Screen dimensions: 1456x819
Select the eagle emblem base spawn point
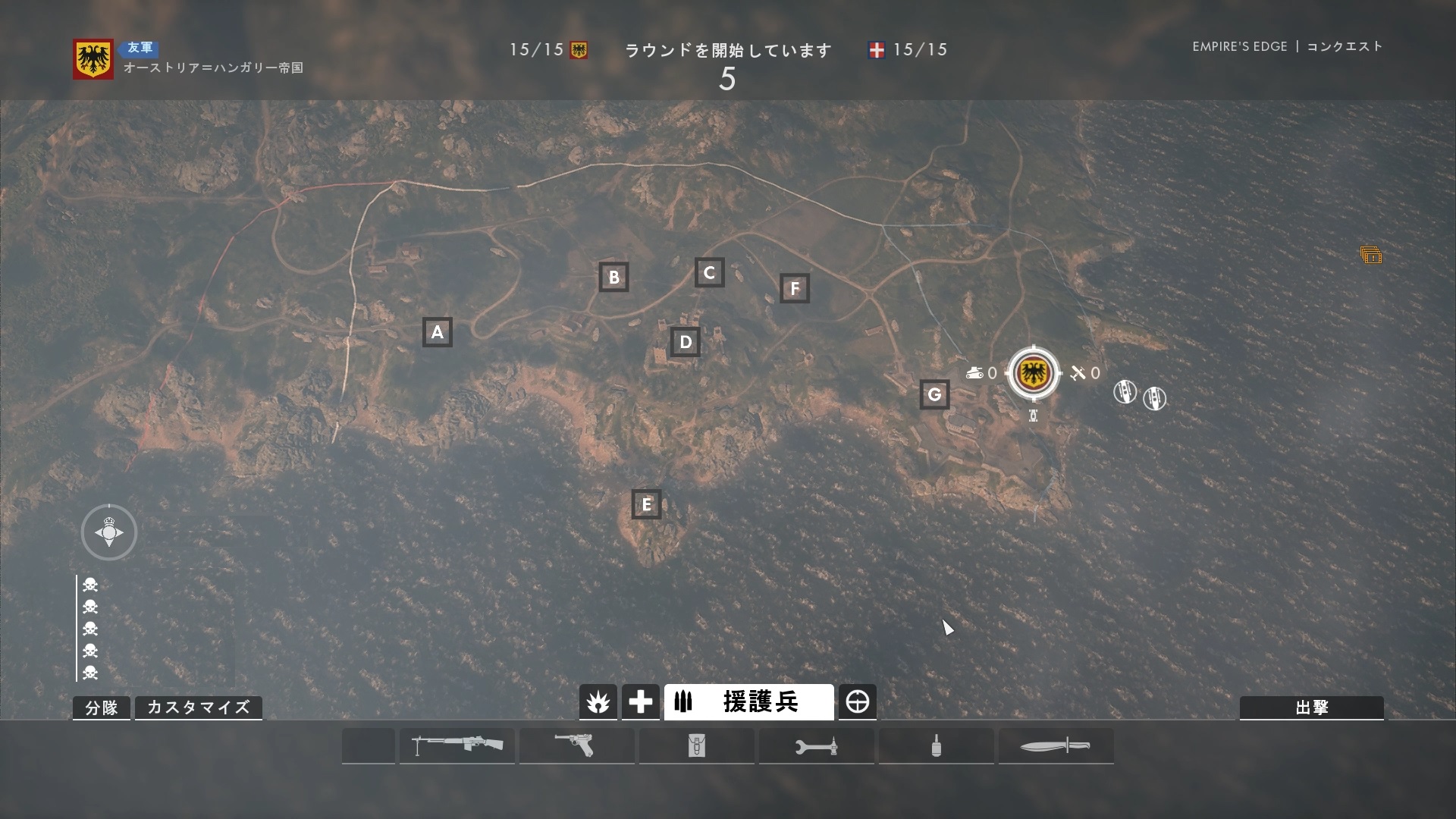click(x=1033, y=372)
